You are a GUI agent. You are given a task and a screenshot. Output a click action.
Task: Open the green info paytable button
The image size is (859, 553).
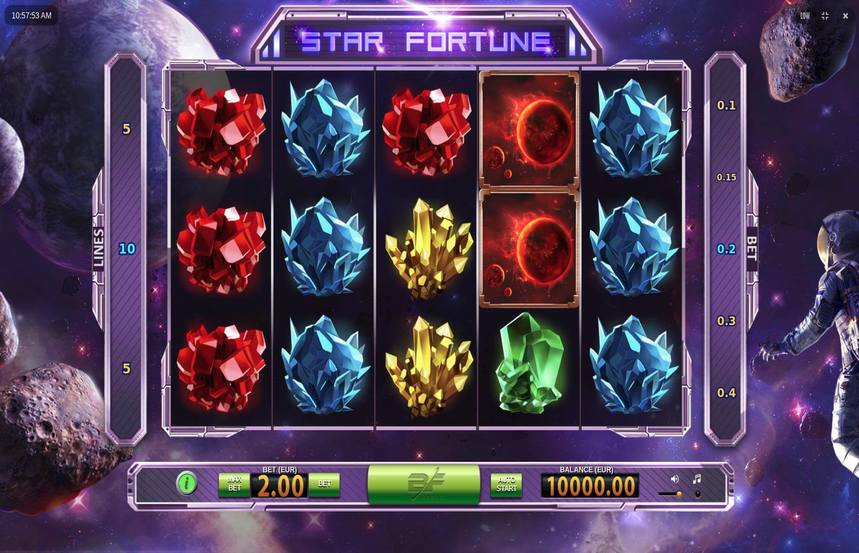(186, 485)
